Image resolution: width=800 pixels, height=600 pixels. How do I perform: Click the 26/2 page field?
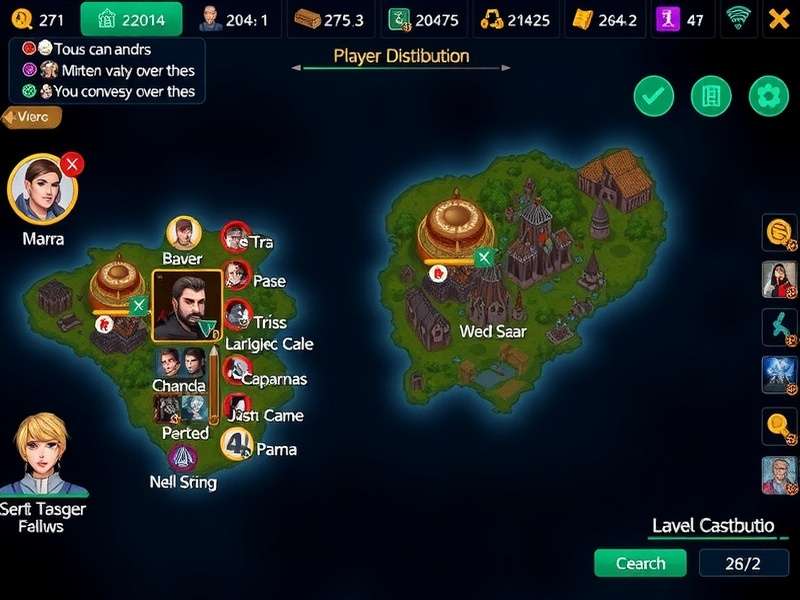pyautogui.click(x=742, y=563)
